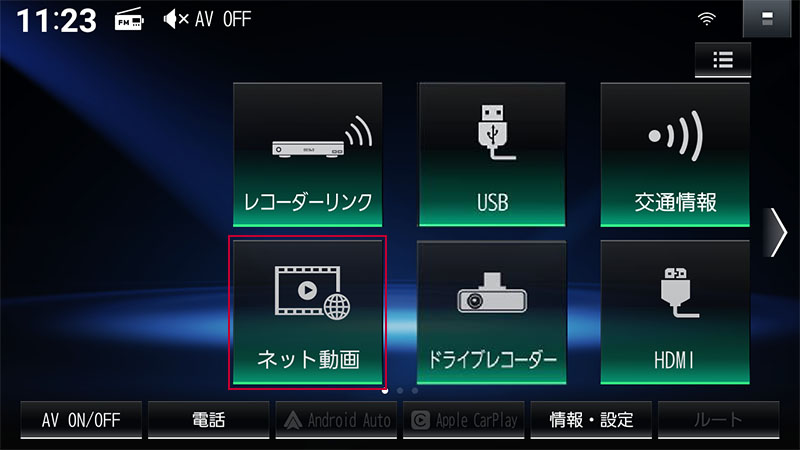The width and height of the screenshot is (800, 450).
Task: Start Android Auto
Action: click(336, 420)
